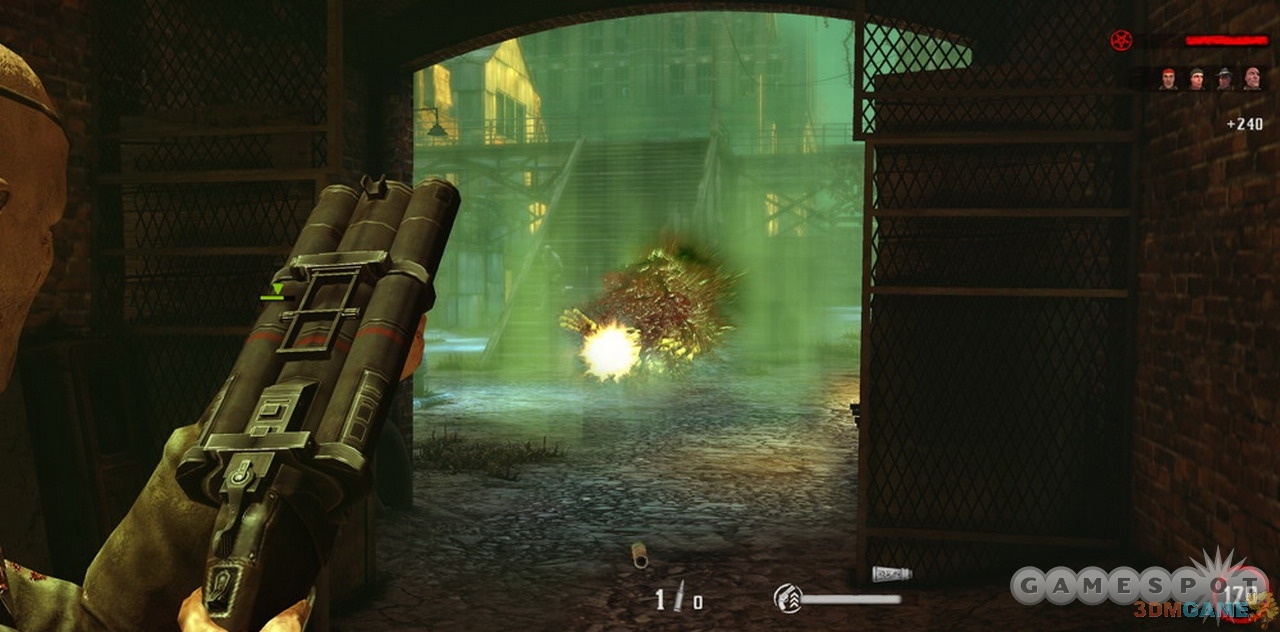Choose the fedora hat squad portrait
Screen dimensions: 1280x632
[1224, 79]
